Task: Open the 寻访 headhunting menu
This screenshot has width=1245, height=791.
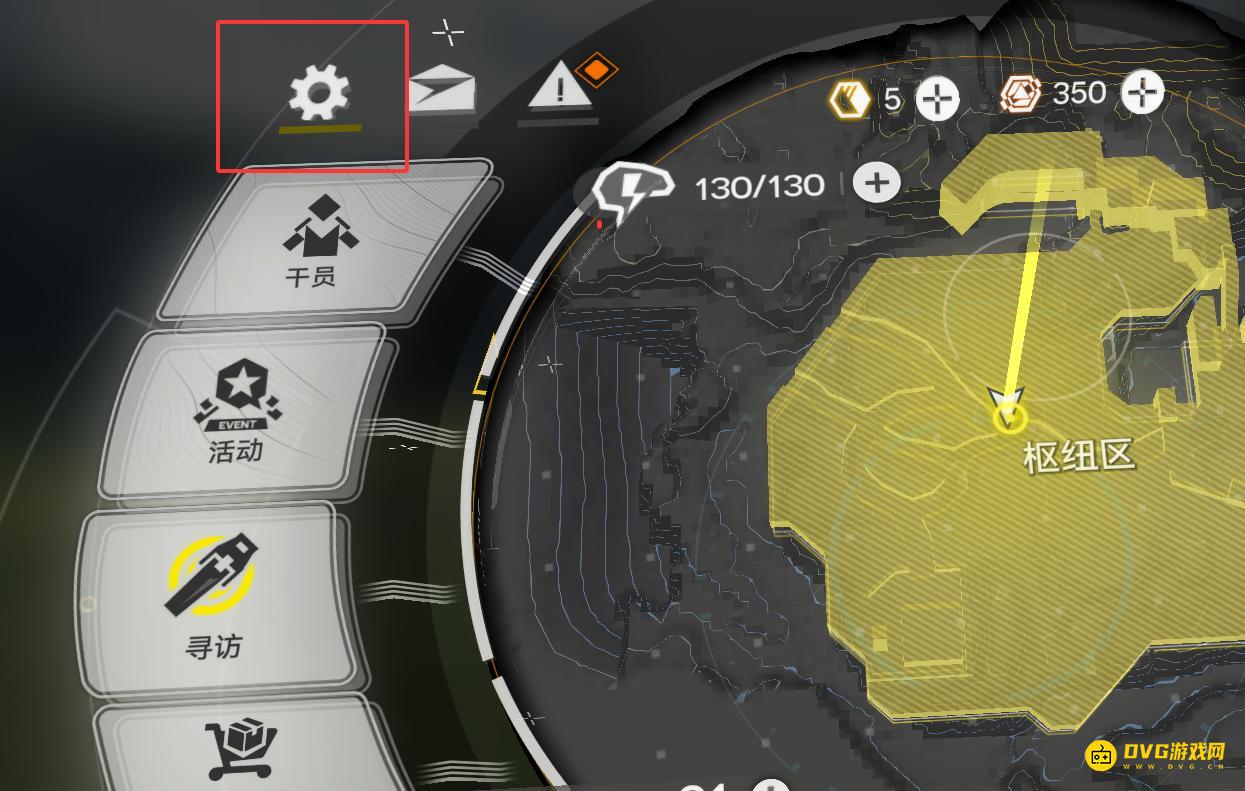Action: pos(213,599)
